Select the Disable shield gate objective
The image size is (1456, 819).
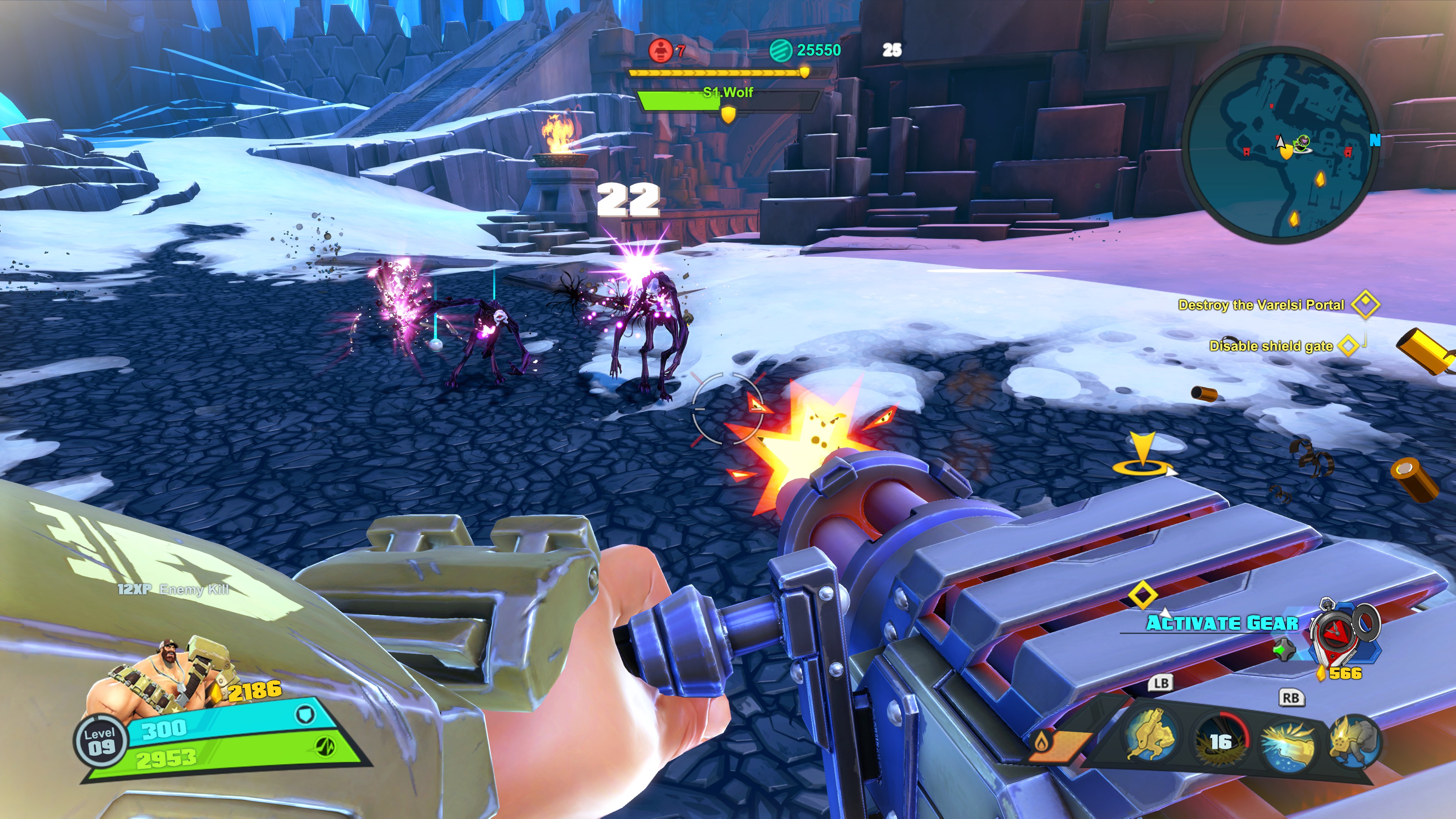click(x=1271, y=346)
